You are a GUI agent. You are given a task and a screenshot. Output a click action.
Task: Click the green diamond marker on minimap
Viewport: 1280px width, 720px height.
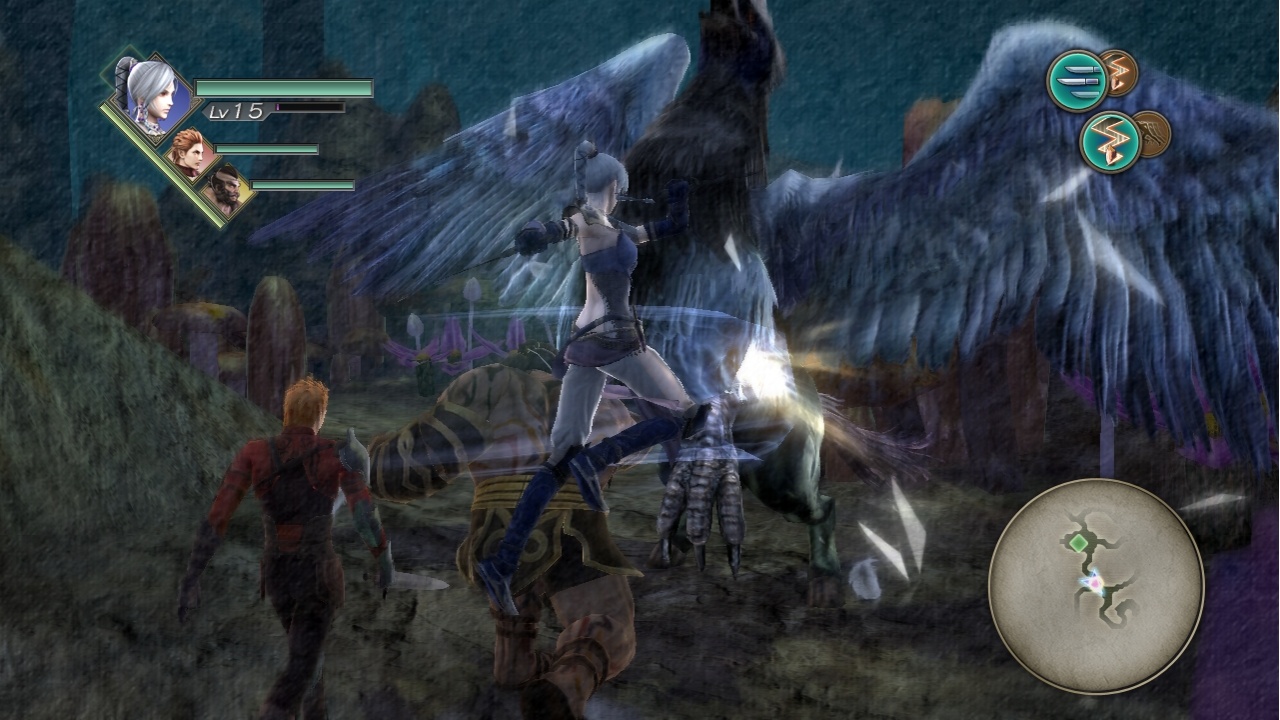[1077, 543]
